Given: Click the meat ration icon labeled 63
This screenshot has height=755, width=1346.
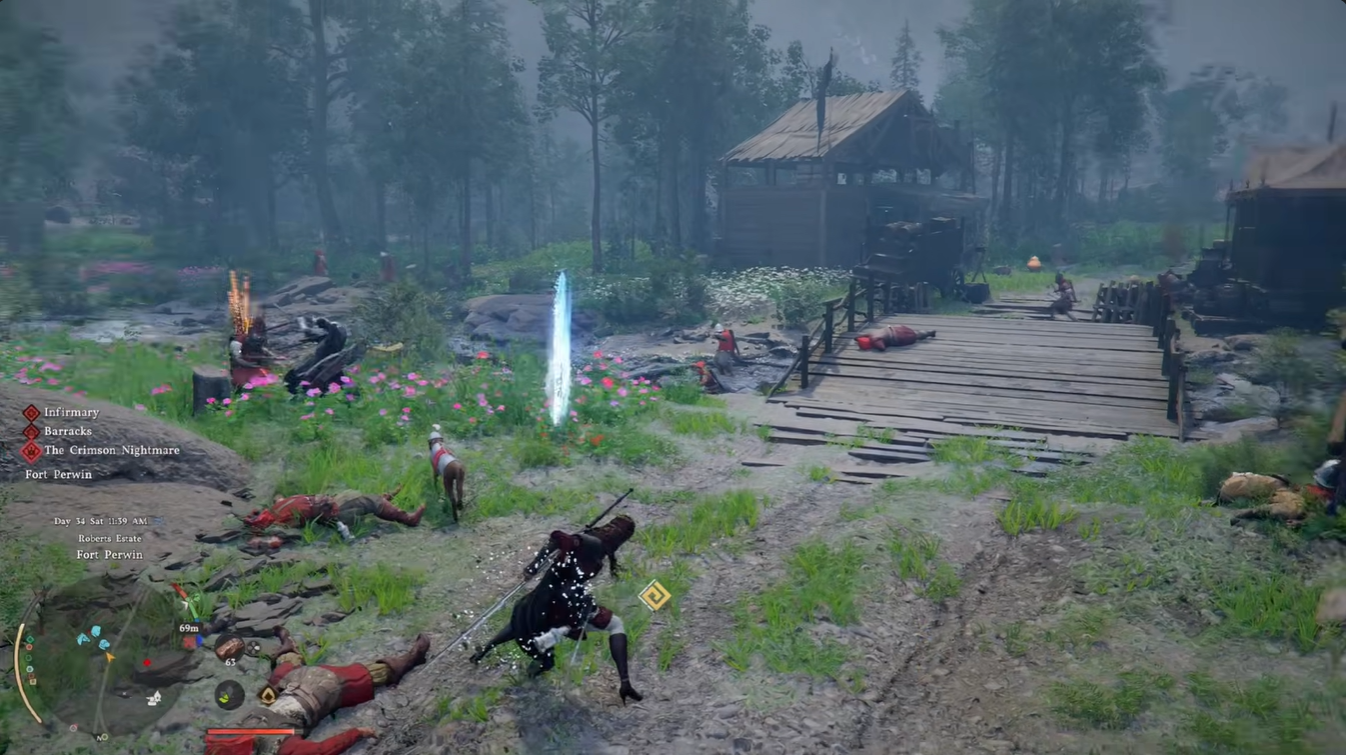Looking at the screenshot, I should tap(230, 645).
